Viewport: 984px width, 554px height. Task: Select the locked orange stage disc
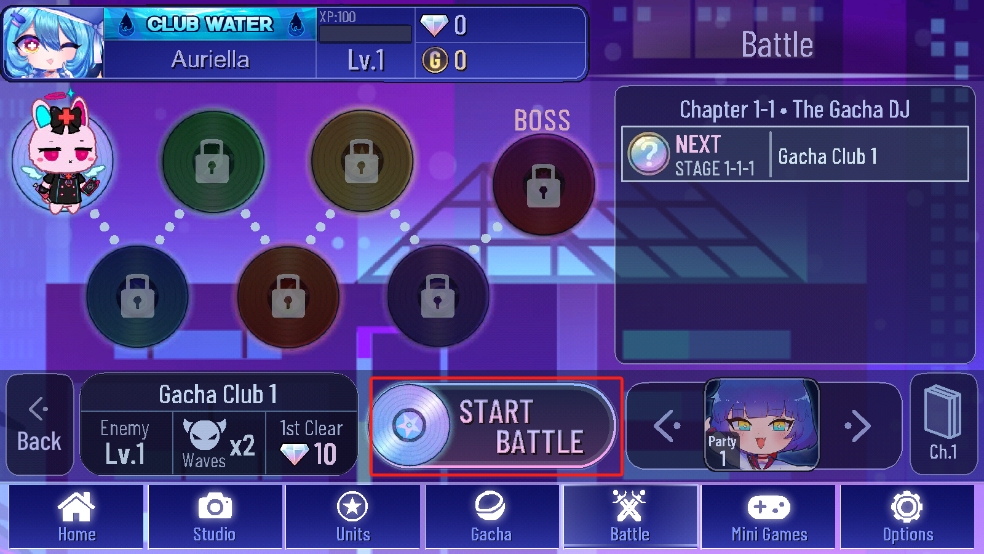click(288, 297)
